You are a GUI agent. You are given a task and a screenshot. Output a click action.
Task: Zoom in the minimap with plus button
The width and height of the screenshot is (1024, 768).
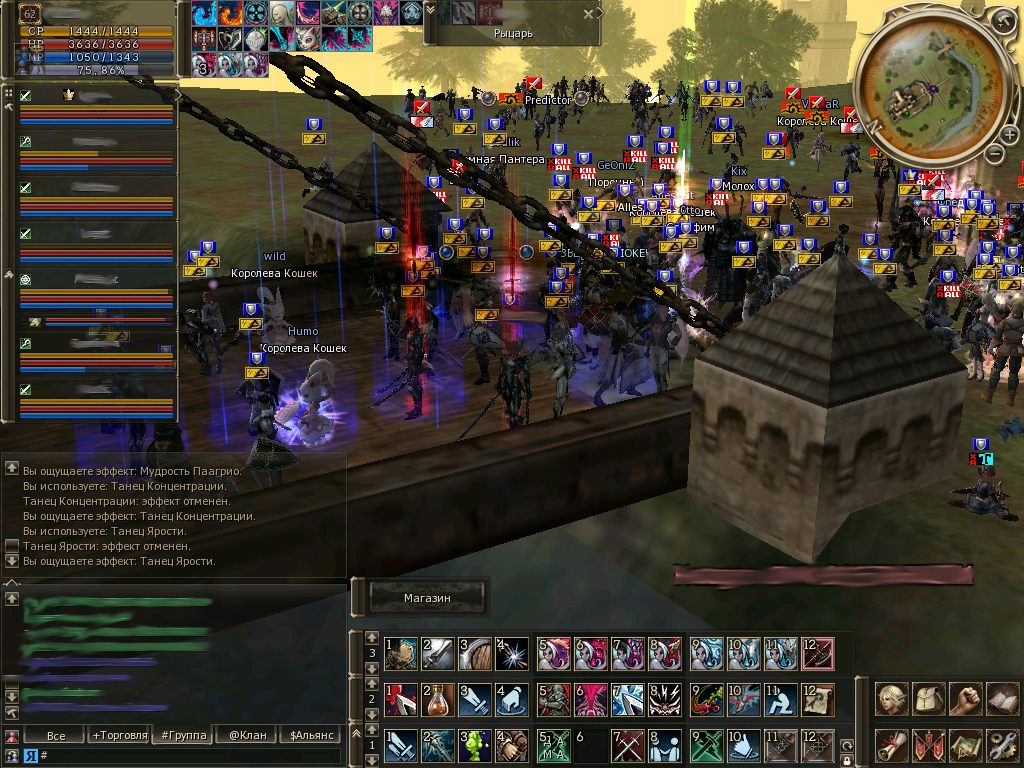pos(1010,135)
